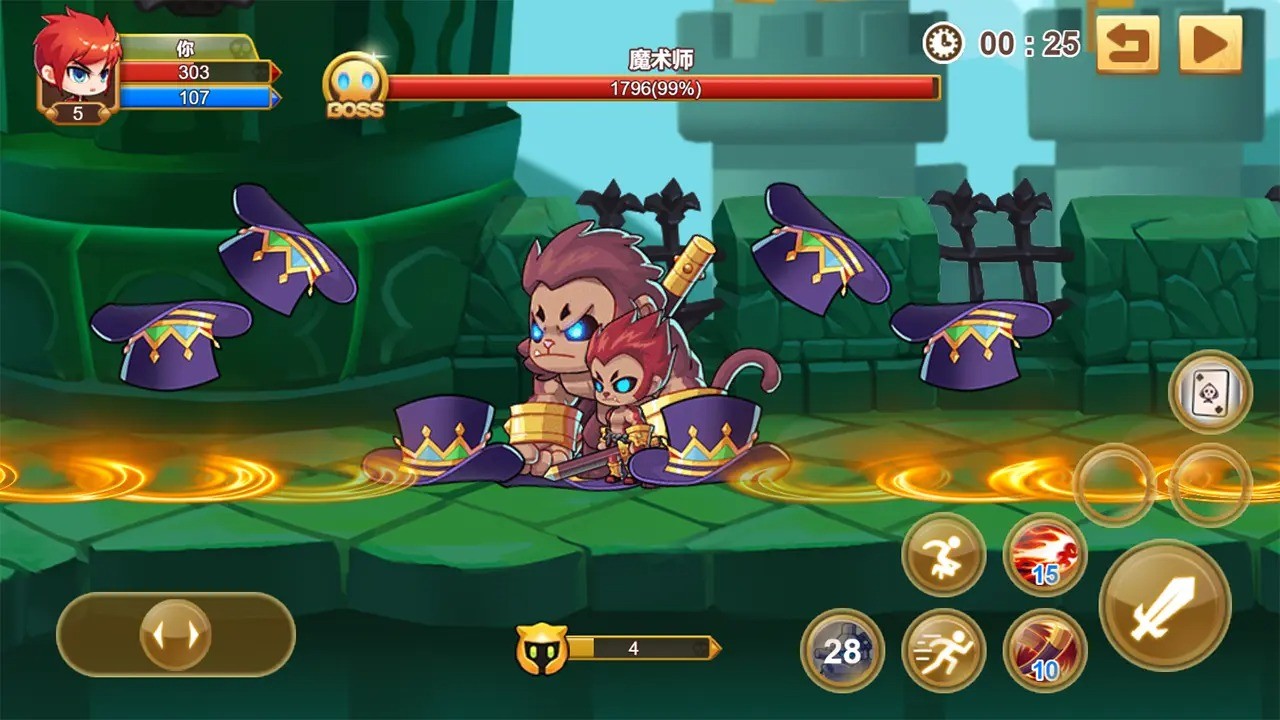Open the spade playing card item
The width and height of the screenshot is (1280, 720).
pyautogui.click(x=1210, y=392)
